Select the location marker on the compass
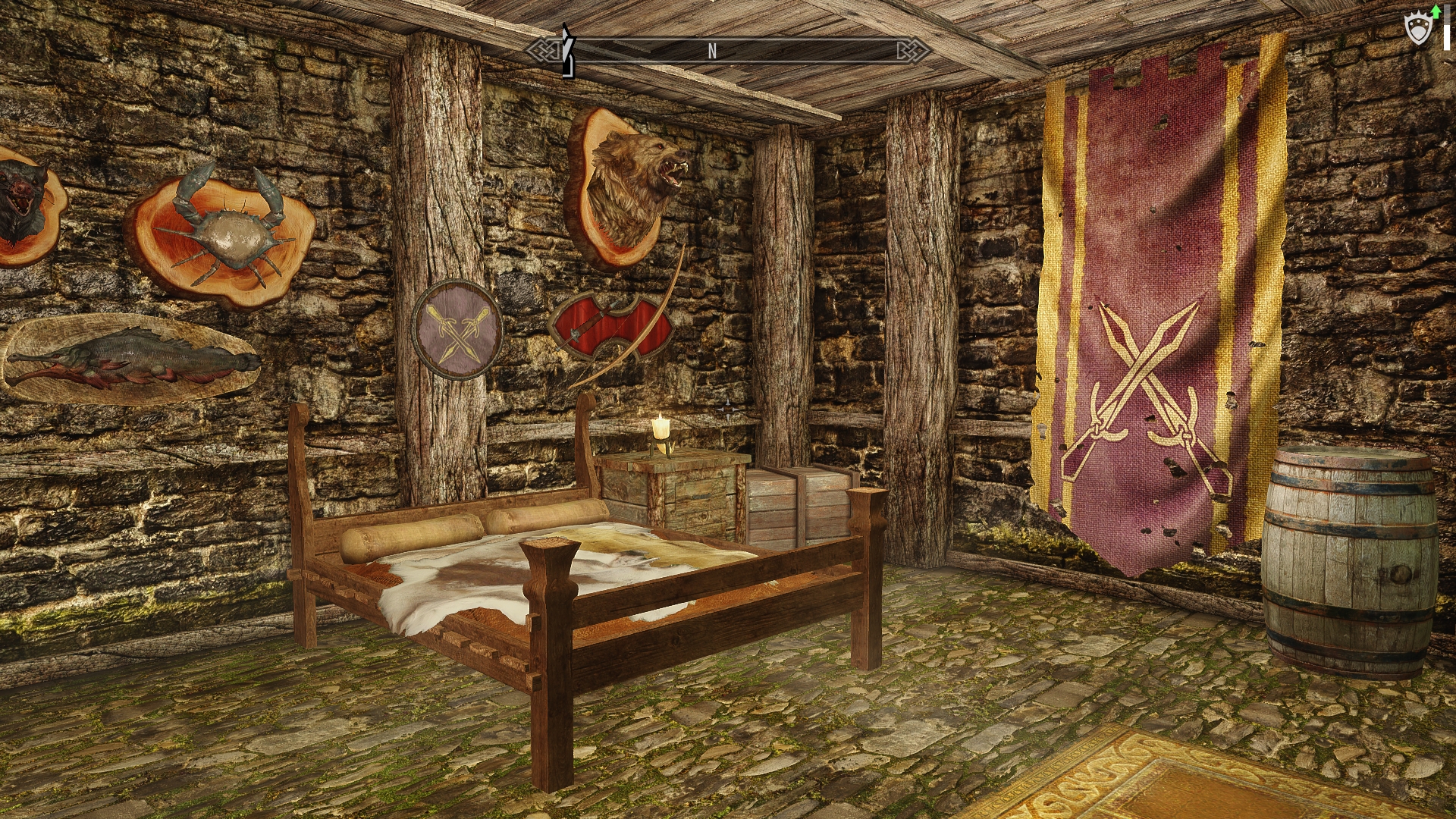 (x=566, y=51)
